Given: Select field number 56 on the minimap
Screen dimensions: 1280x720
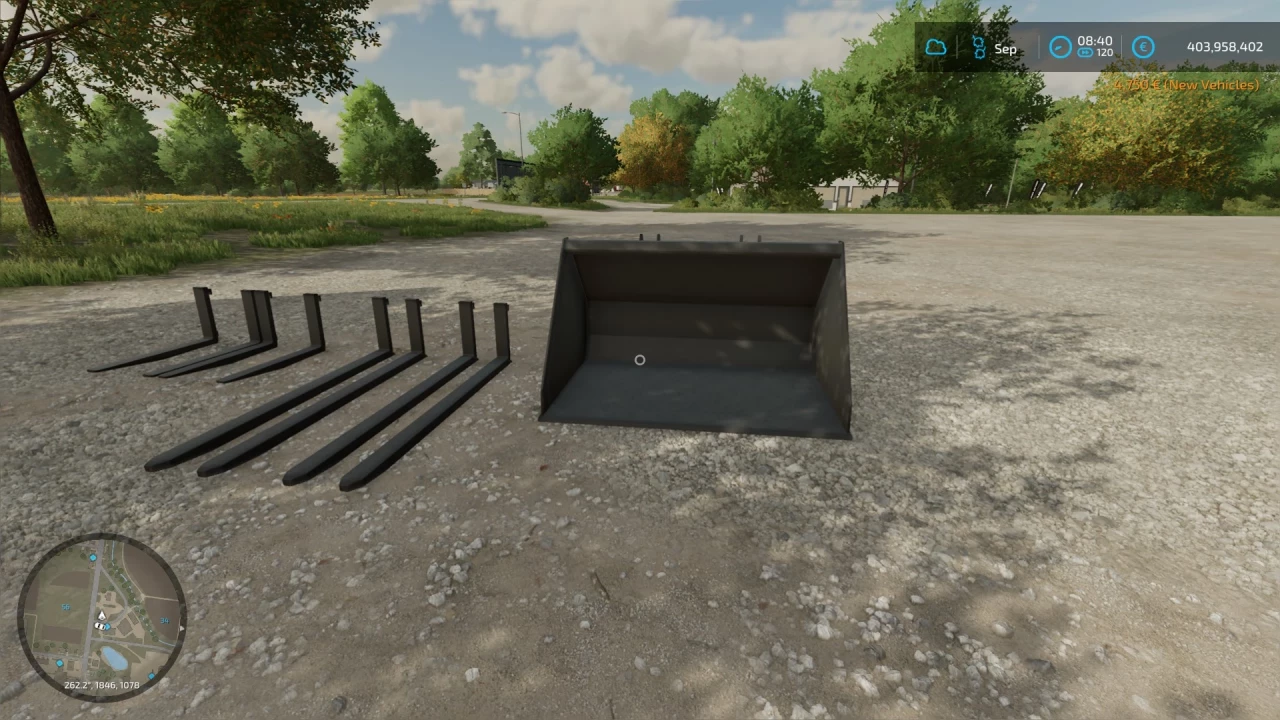Looking at the screenshot, I should pyautogui.click(x=65, y=607).
